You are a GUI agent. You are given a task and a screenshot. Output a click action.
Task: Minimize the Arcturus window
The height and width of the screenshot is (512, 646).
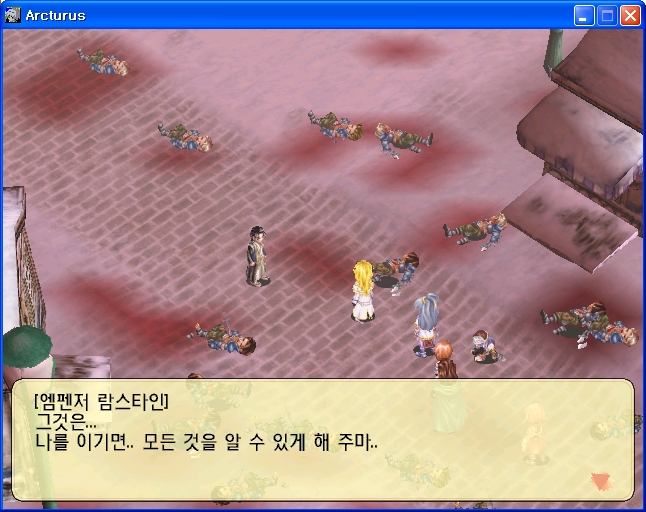[x=584, y=15]
